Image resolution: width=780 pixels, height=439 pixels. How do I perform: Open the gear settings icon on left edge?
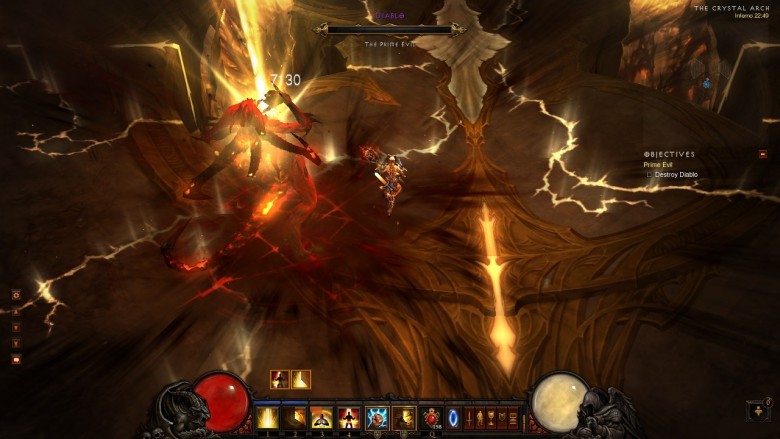tap(16, 295)
